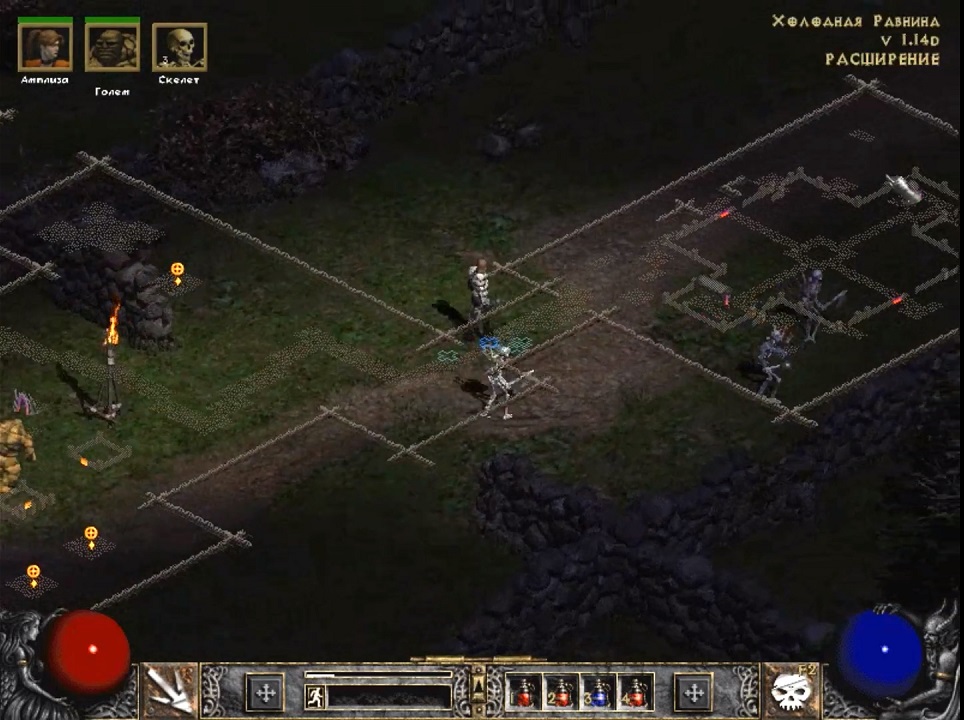964x720 pixels.
Task: Toggle the run/walk running man button
Action: pos(315,694)
